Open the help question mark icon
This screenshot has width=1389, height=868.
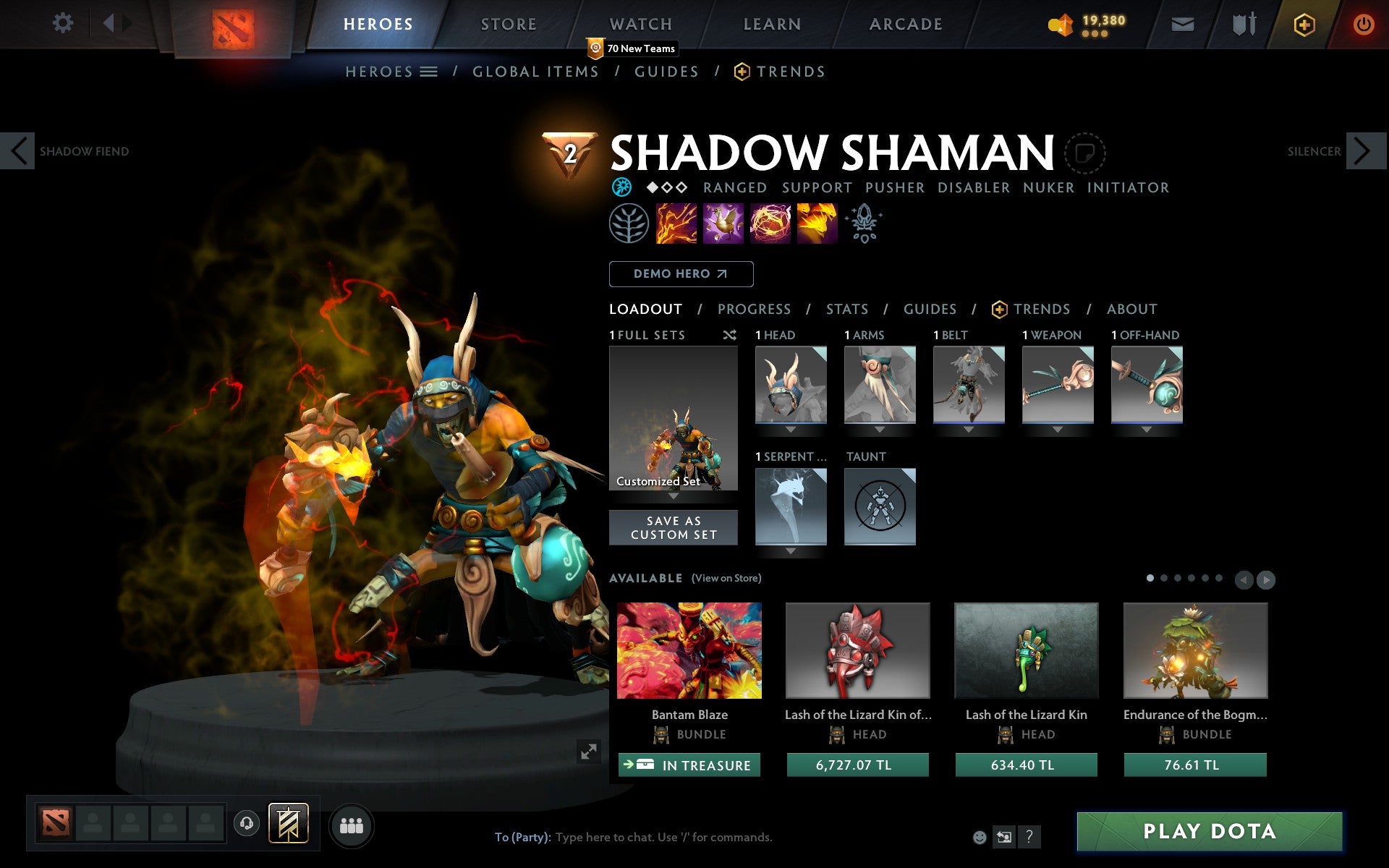tap(1030, 838)
